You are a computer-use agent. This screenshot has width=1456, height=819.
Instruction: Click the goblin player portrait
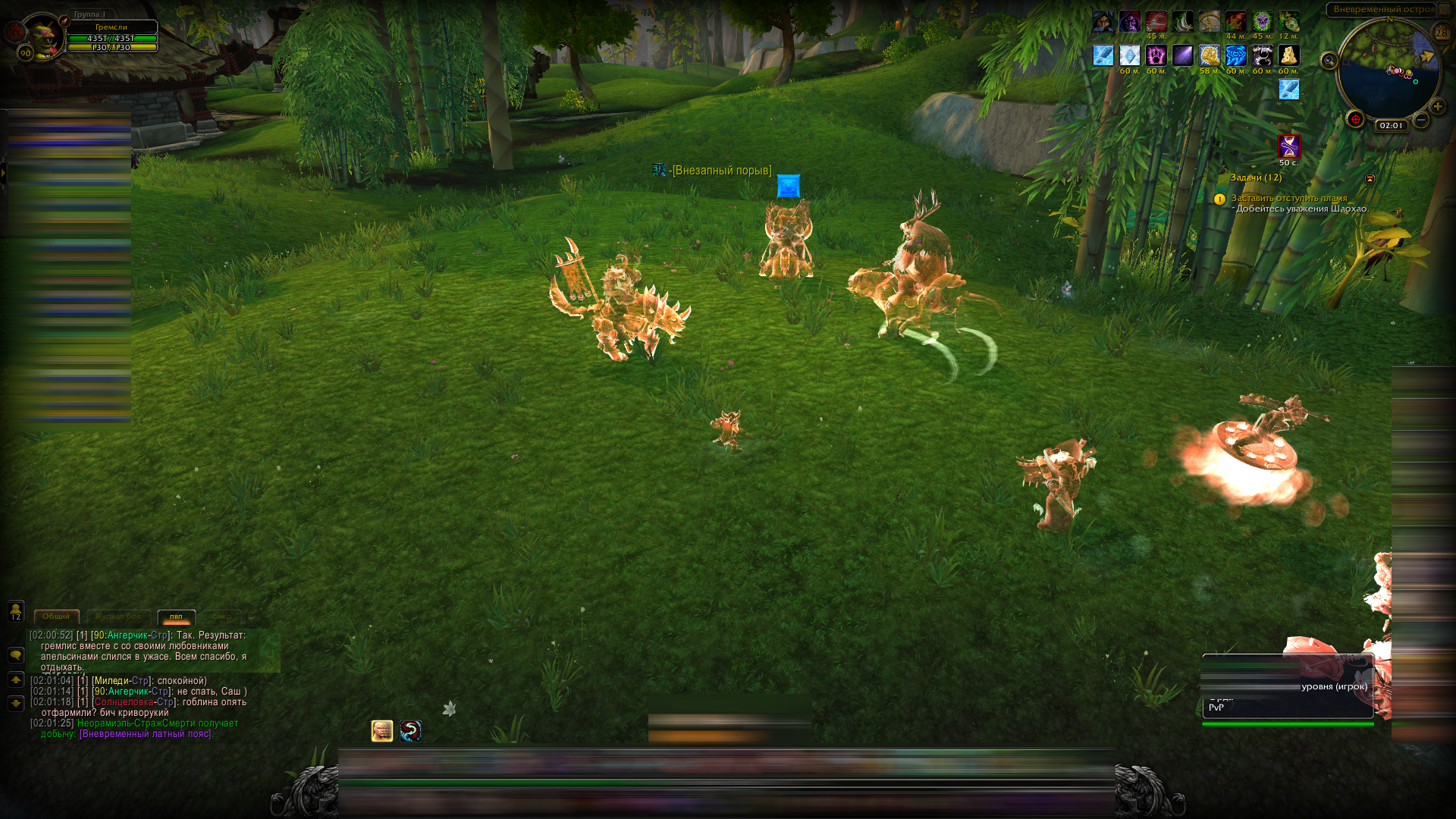pyautogui.click(x=42, y=35)
